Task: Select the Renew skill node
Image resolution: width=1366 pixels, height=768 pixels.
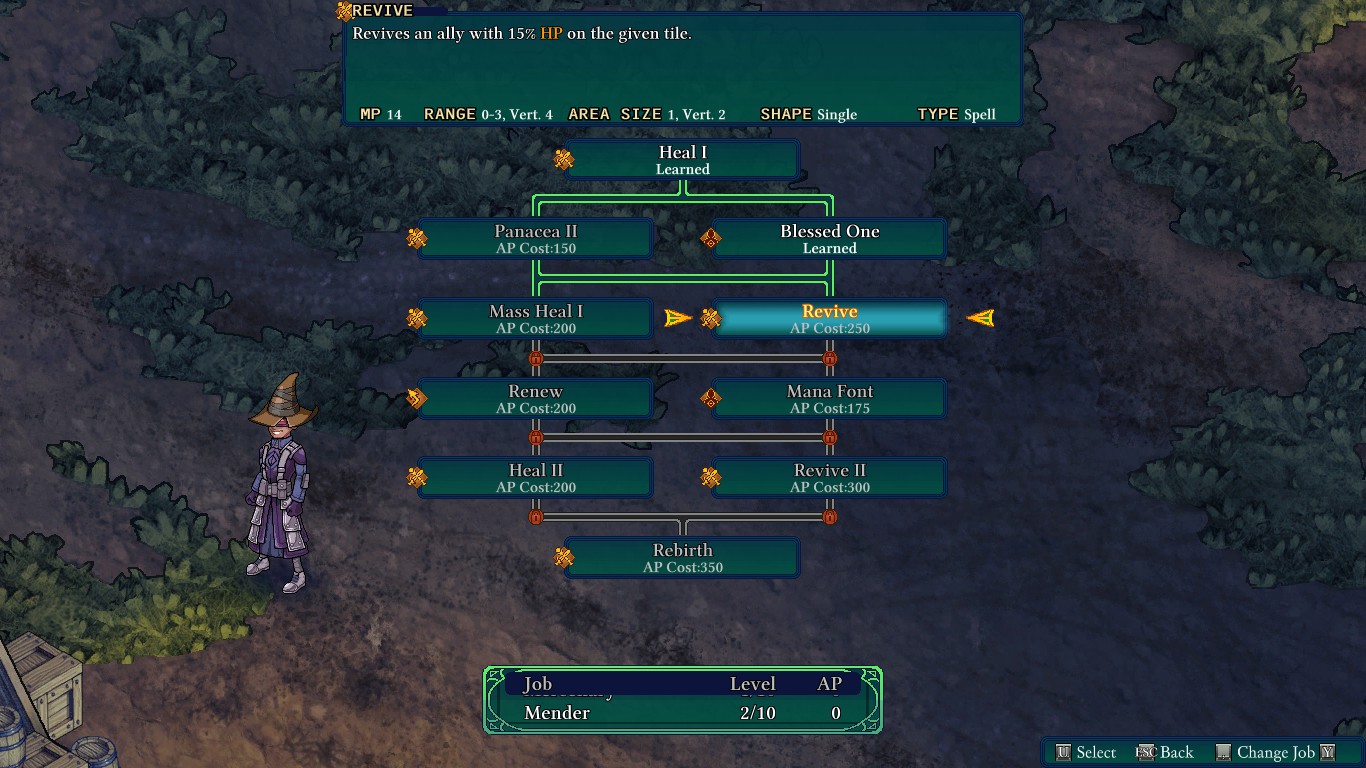Action: click(535, 399)
